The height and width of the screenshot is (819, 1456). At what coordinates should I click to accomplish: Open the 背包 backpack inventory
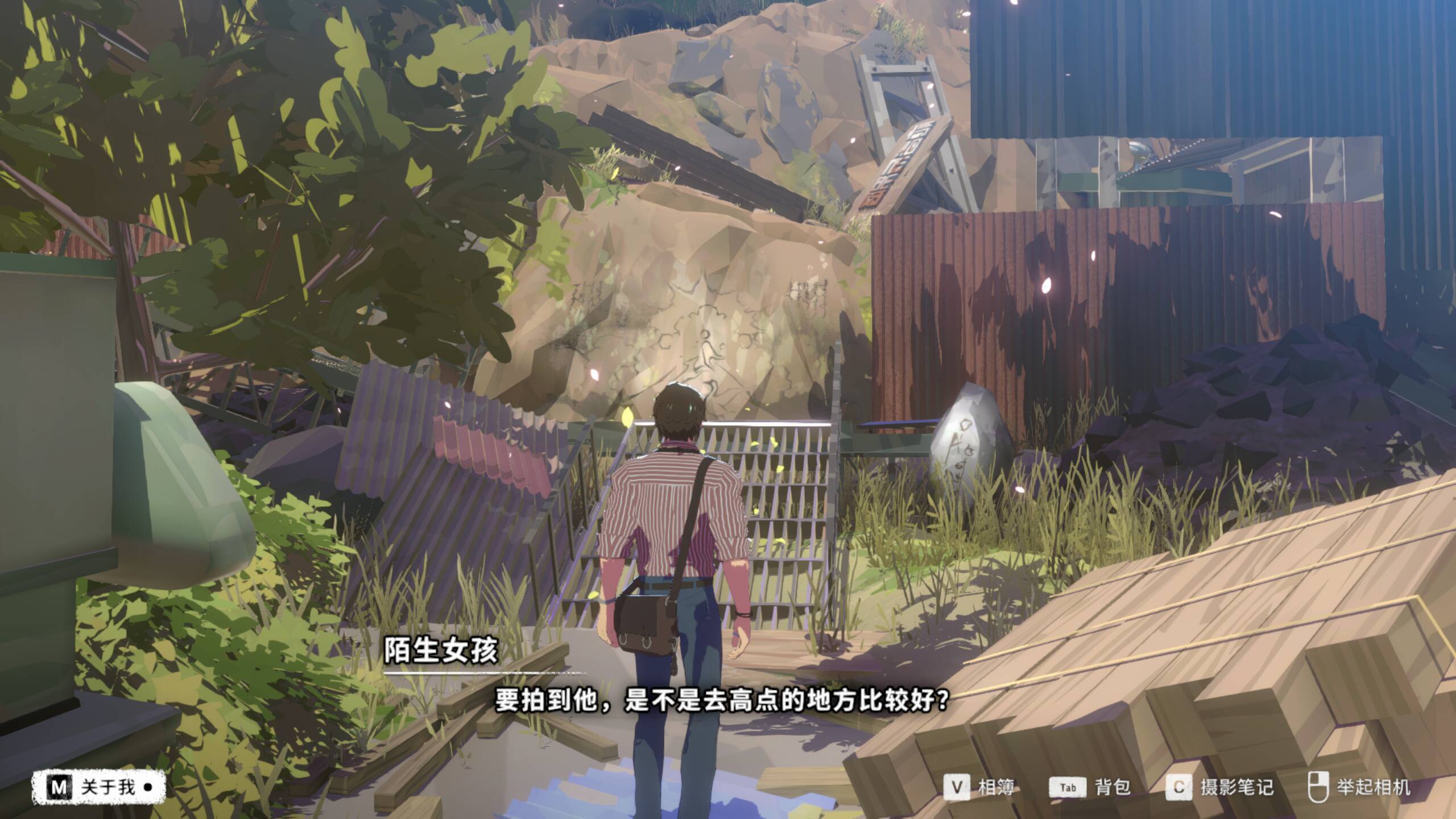[1089, 787]
